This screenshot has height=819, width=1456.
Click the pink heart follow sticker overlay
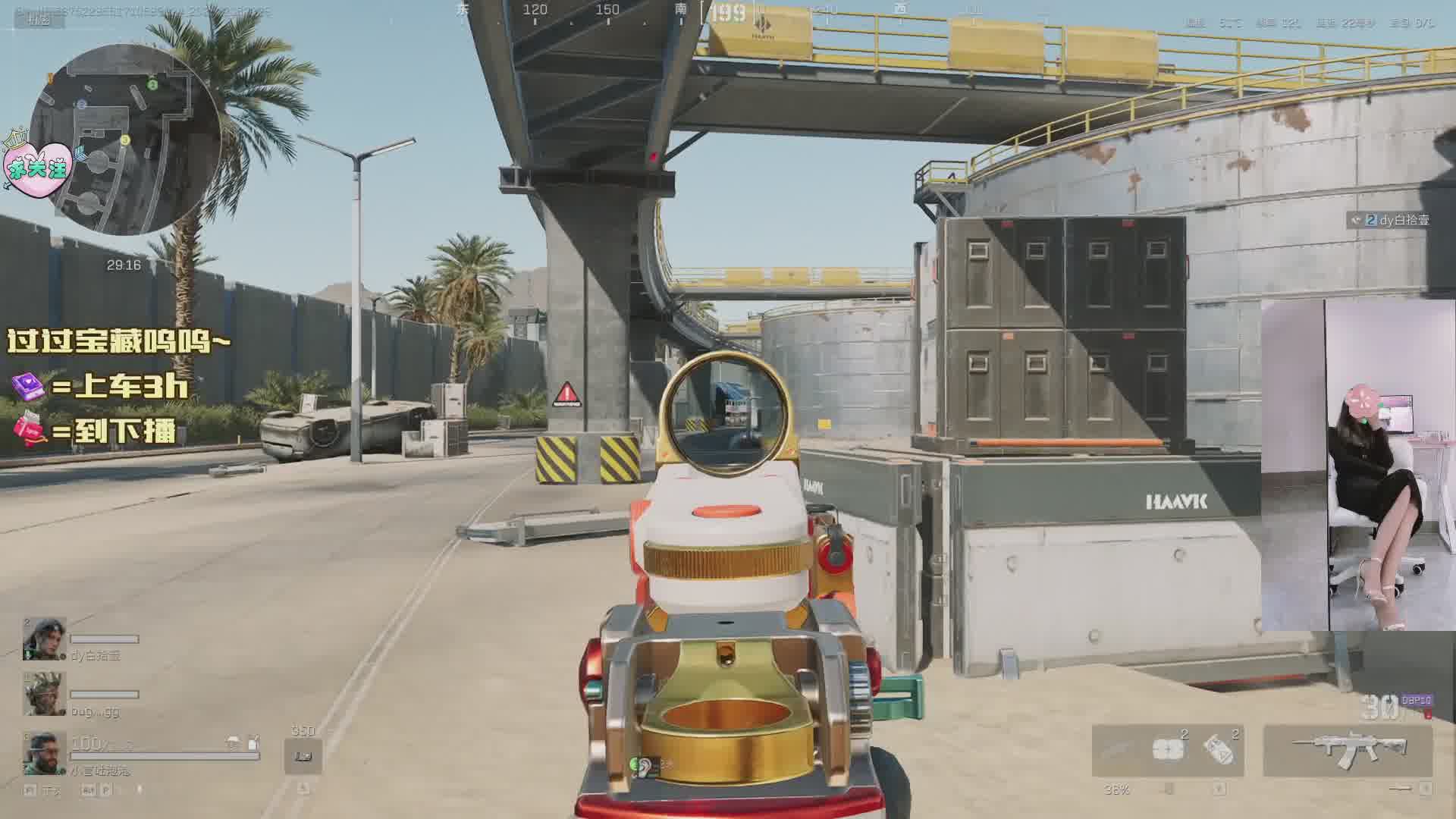tap(38, 168)
